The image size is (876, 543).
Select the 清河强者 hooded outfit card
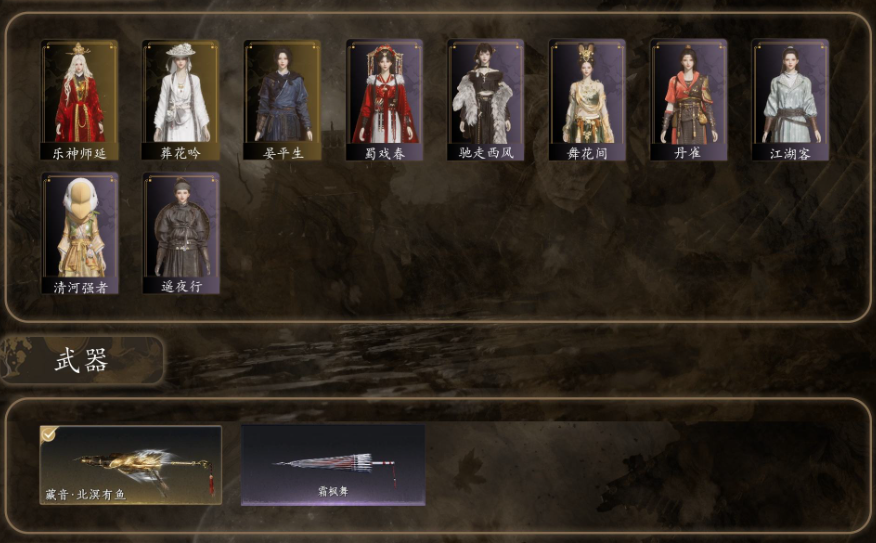click(80, 234)
